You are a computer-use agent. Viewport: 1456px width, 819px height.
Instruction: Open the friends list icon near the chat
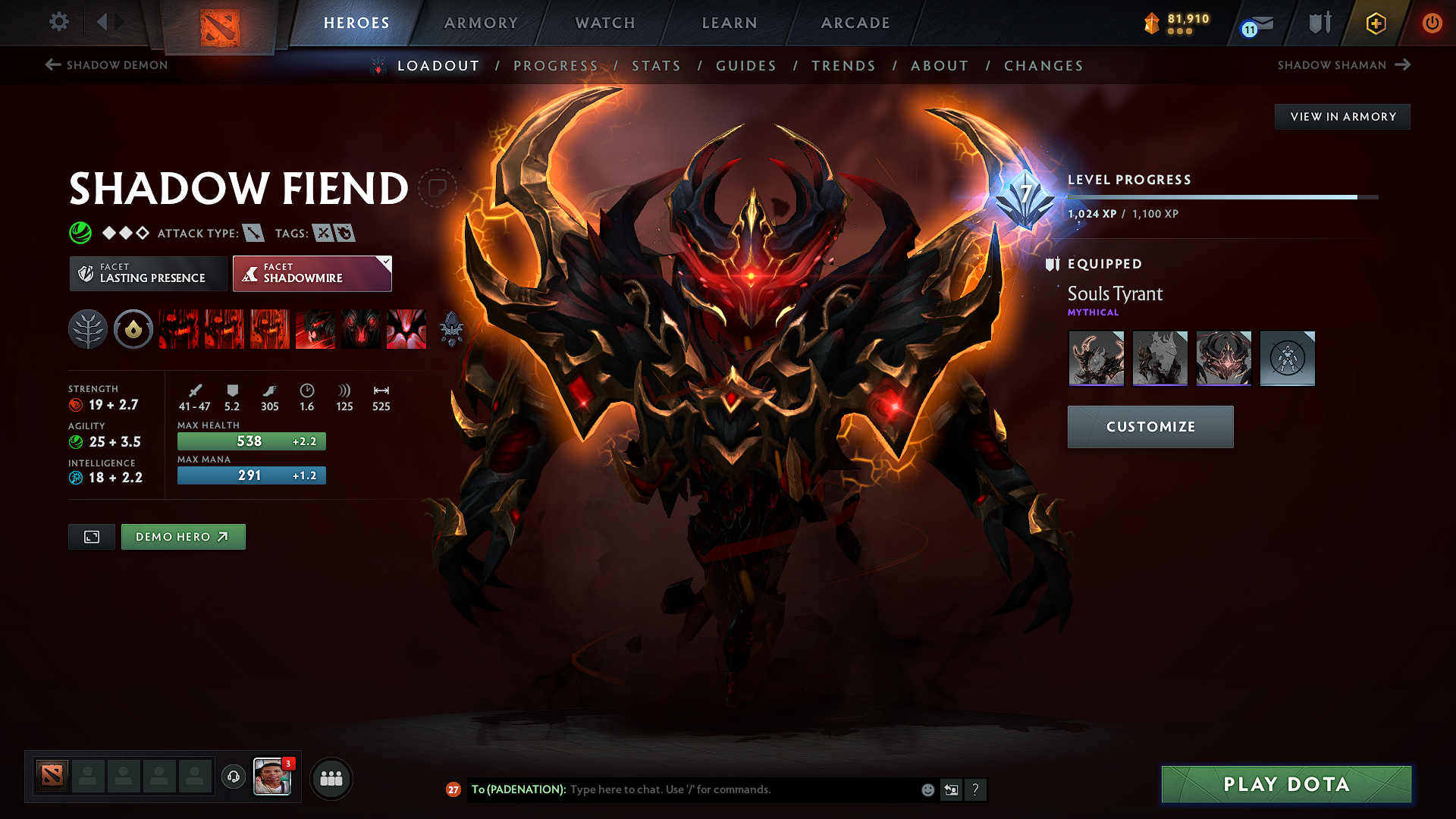pyautogui.click(x=331, y=778)
